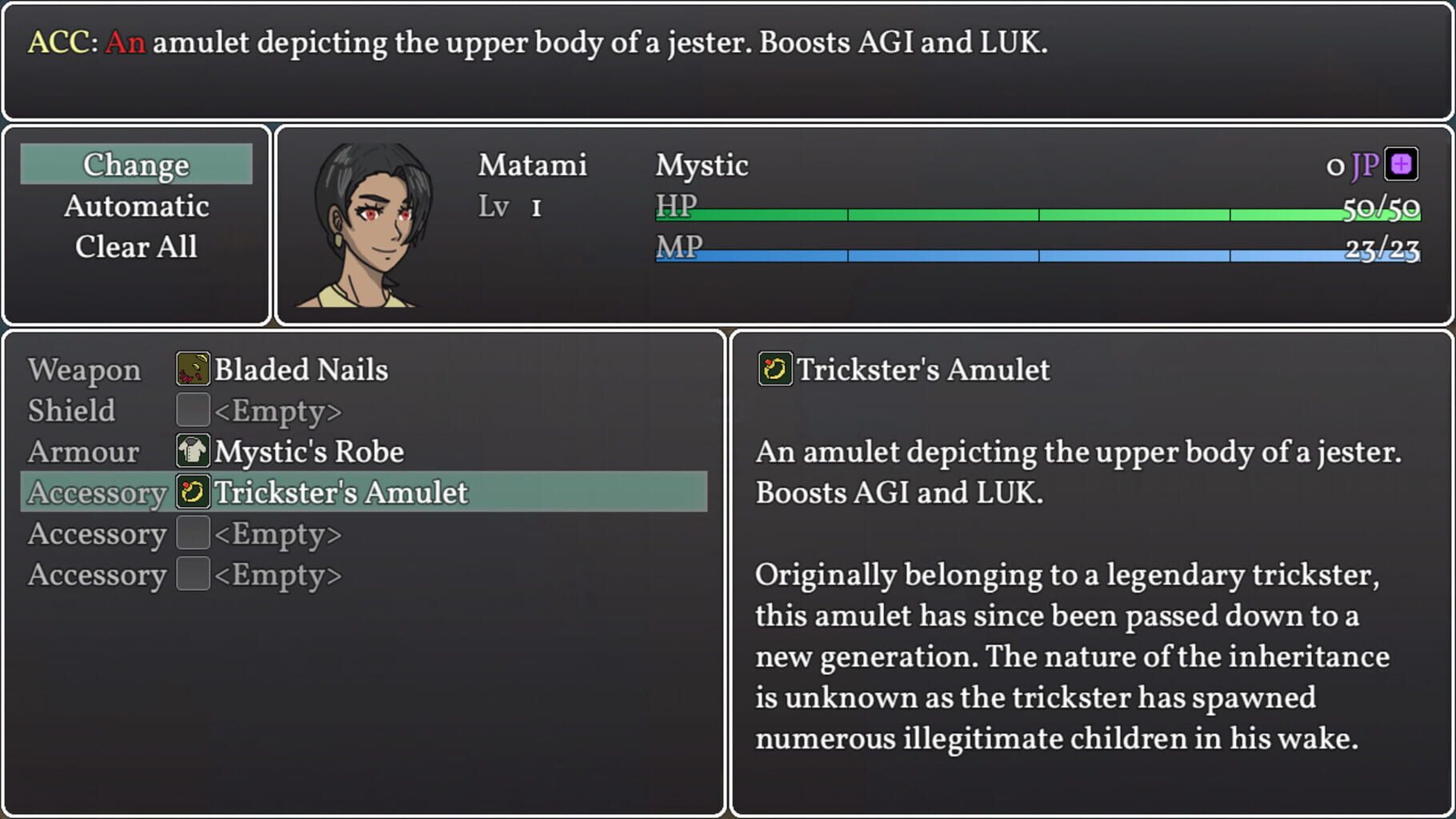This screenshot has height=819, width=1456.
Task: Click the second empty Accessory slot icon
Action: 191,533
